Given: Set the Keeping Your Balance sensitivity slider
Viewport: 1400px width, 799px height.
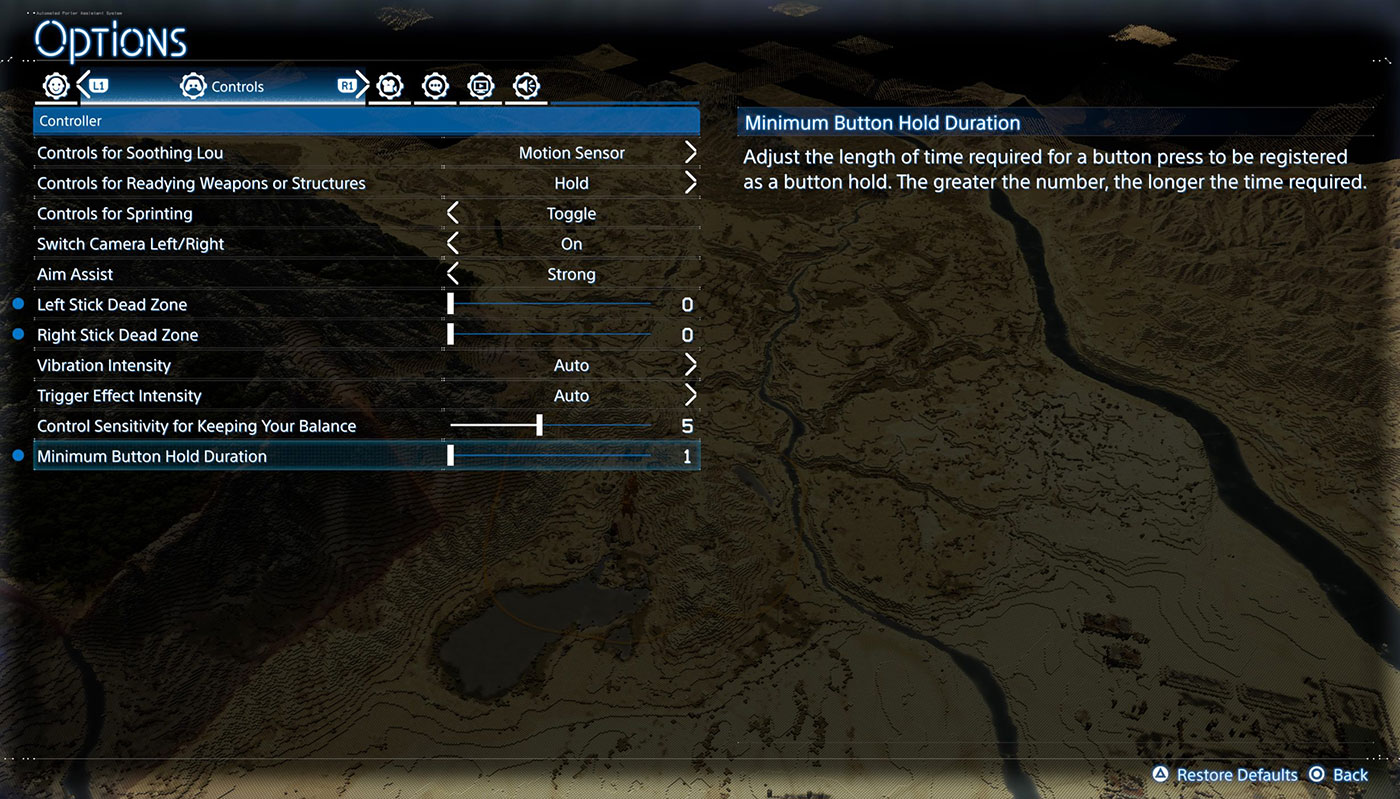Looking at the screenshot, I should (539, 426).
